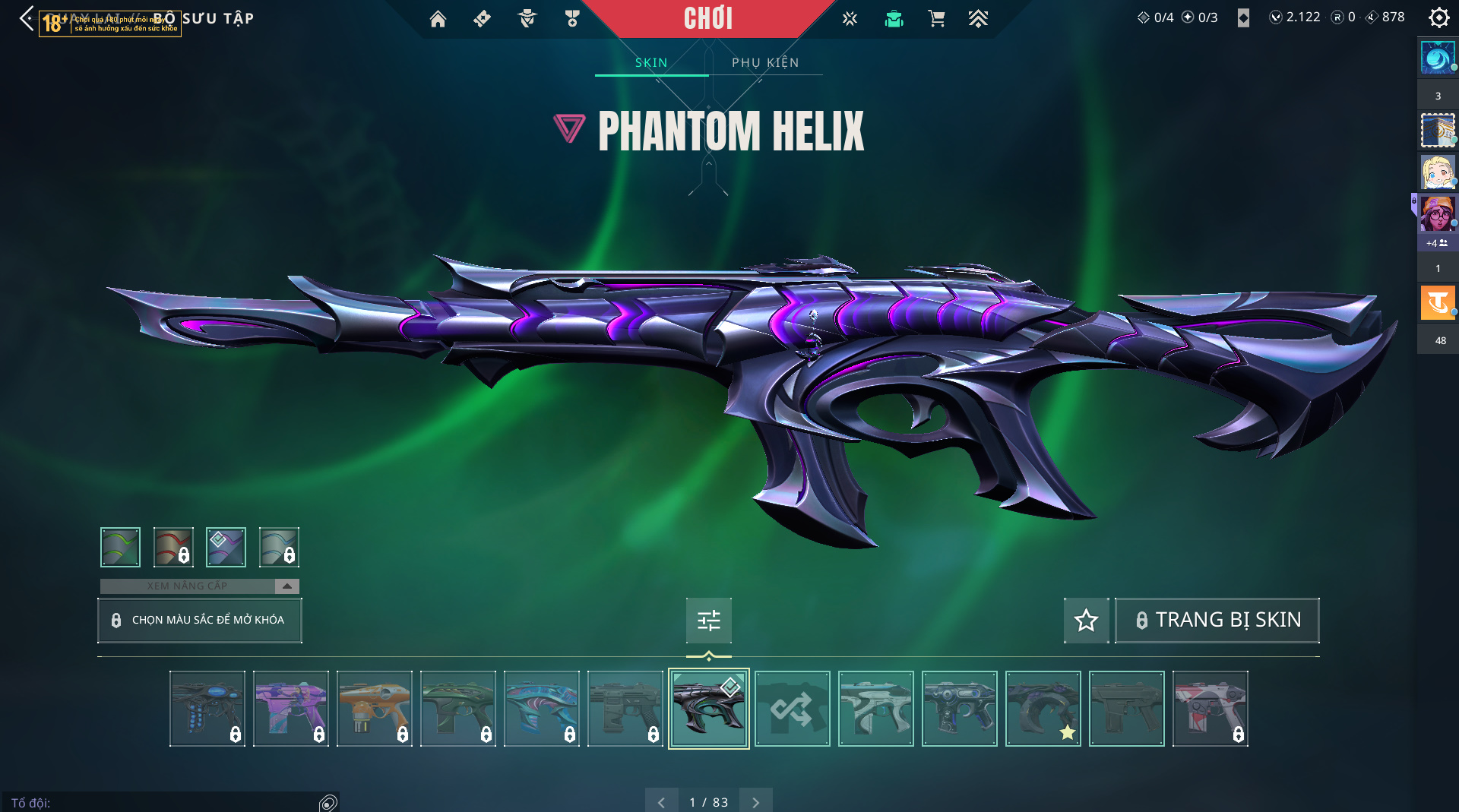Choose the locked red color variant
The height and width of the screenshot is (812, 1459).
pyautogui.click(x=173, y=547)
